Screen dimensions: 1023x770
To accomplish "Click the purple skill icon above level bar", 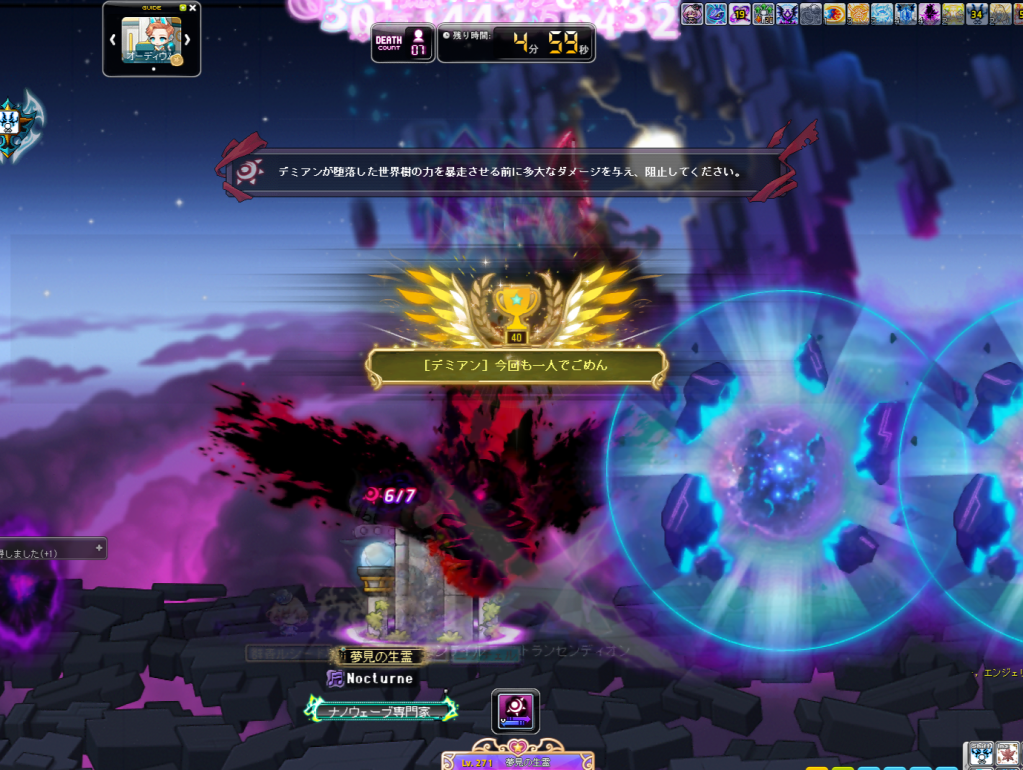I will [516, 711].
